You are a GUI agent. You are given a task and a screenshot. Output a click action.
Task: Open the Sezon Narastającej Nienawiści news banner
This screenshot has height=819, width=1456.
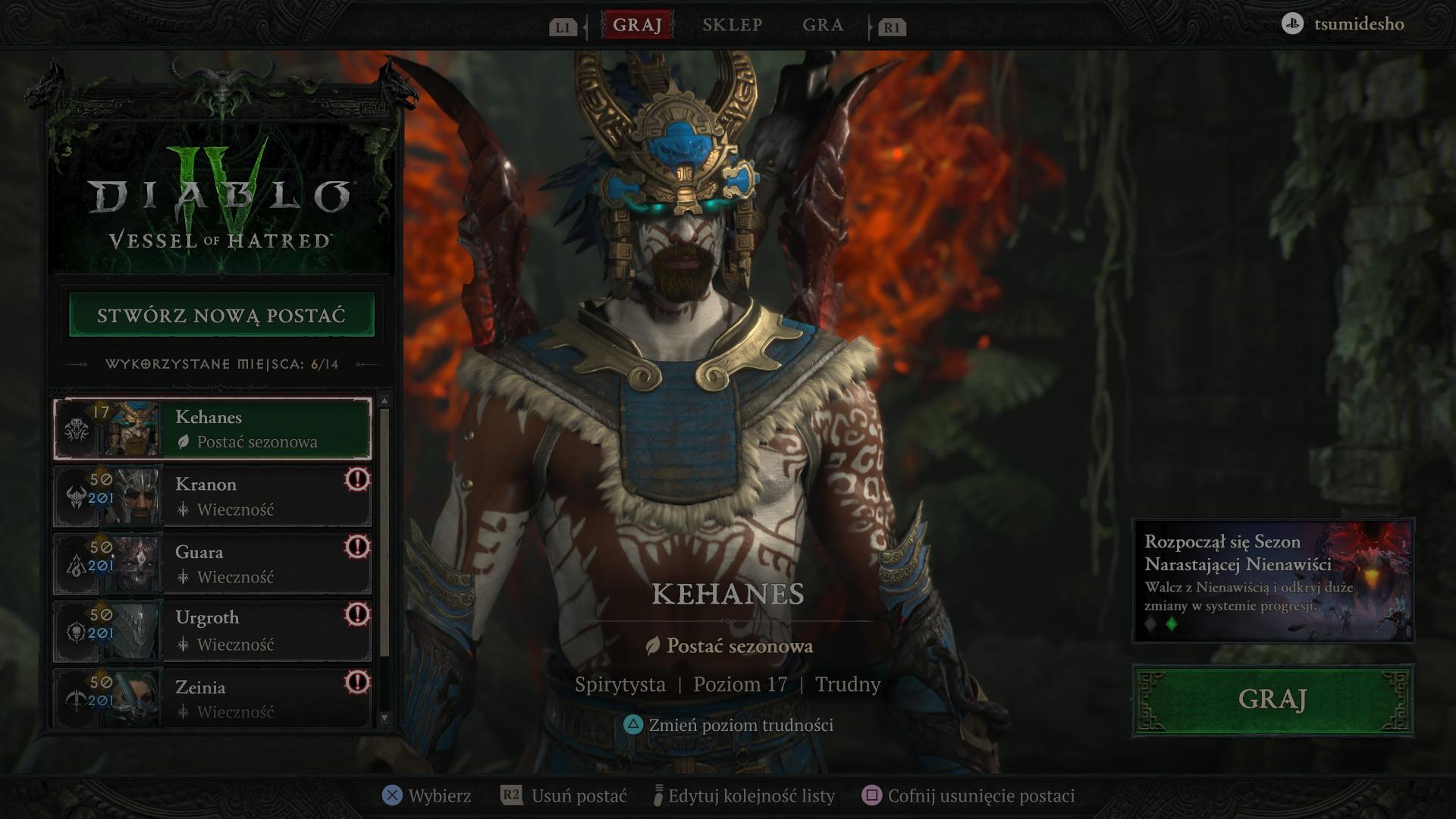click(1272, 580)
